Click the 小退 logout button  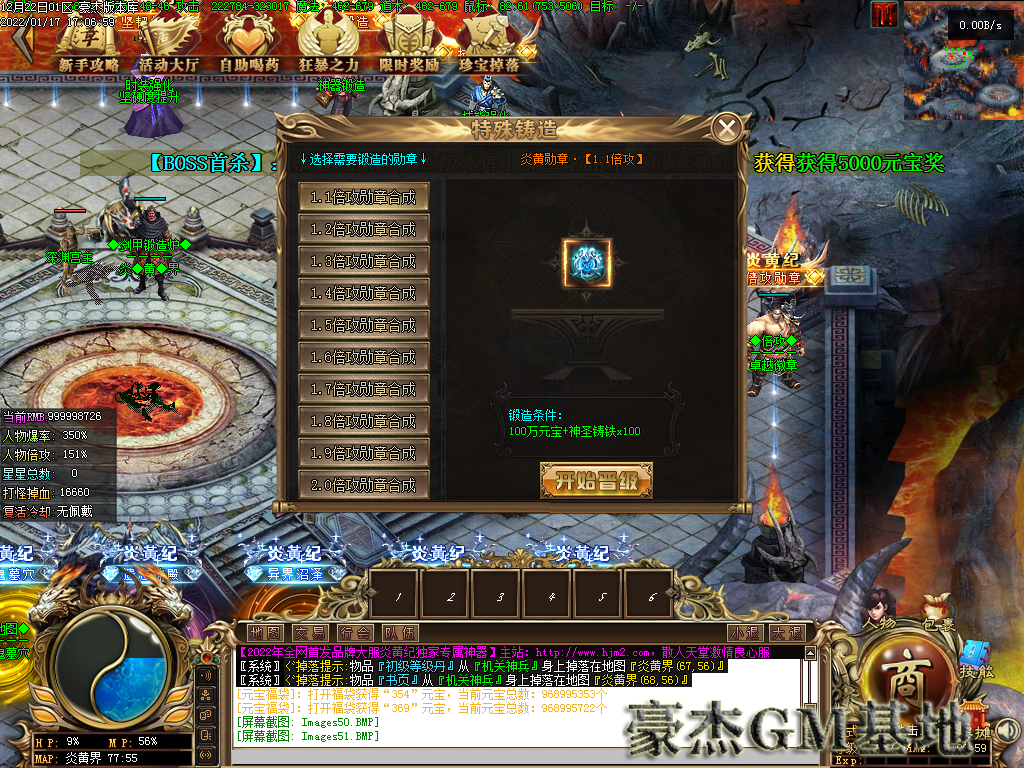pyautogui.click(x=745, y=633)
